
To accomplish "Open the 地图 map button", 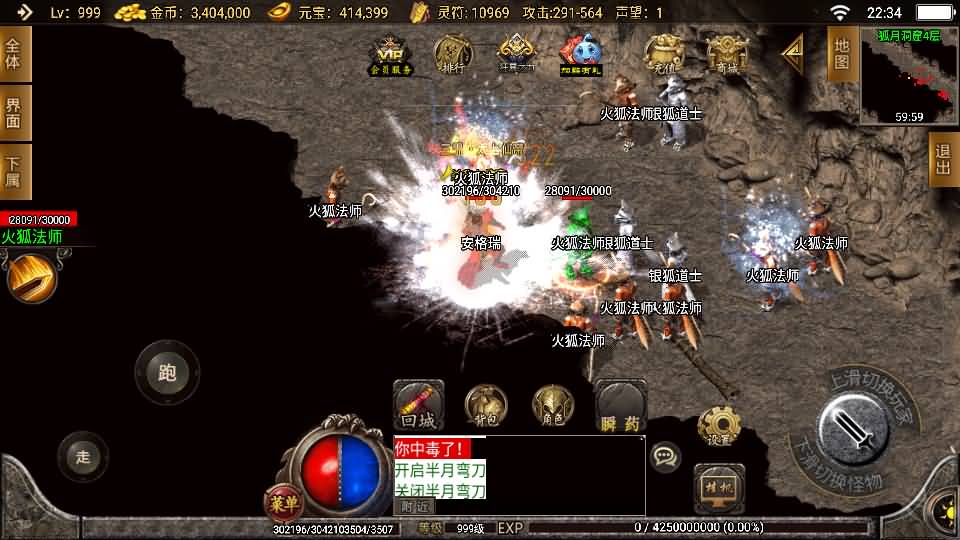I will (841, 54).
